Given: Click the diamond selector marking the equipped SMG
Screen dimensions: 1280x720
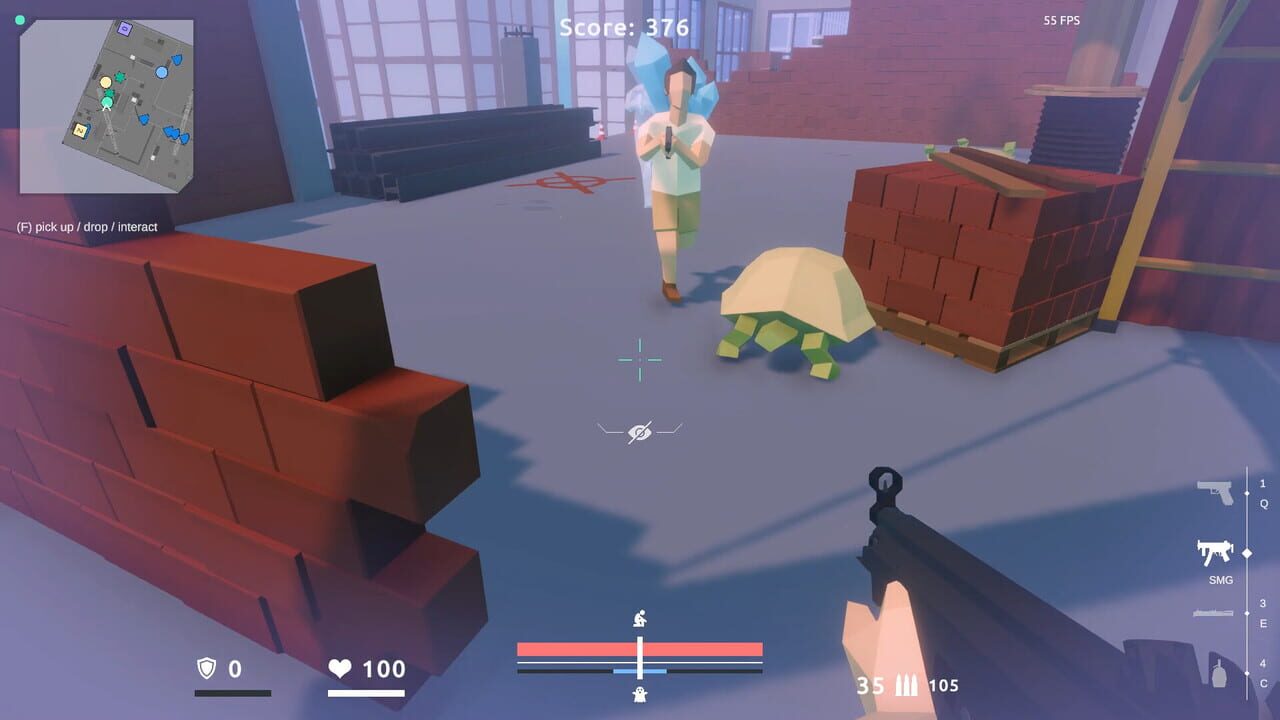Looking at the screenshot, I should tap(1247, 552).
